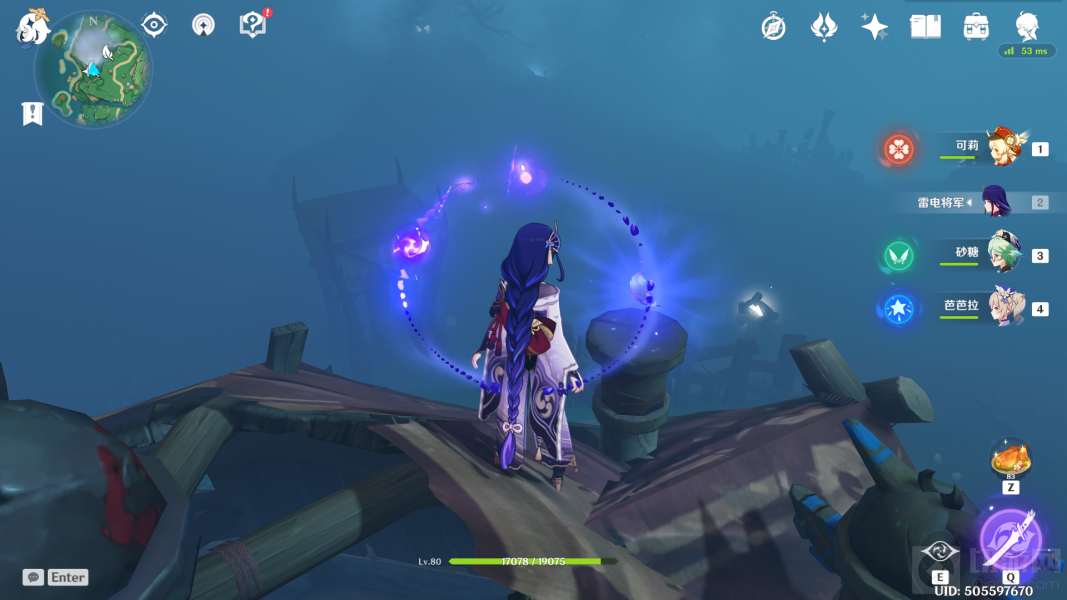Click the round icon beside the eye icon
Viewport: 1067px width, 600px height.
pyautogui.click(x=203, y=25)
